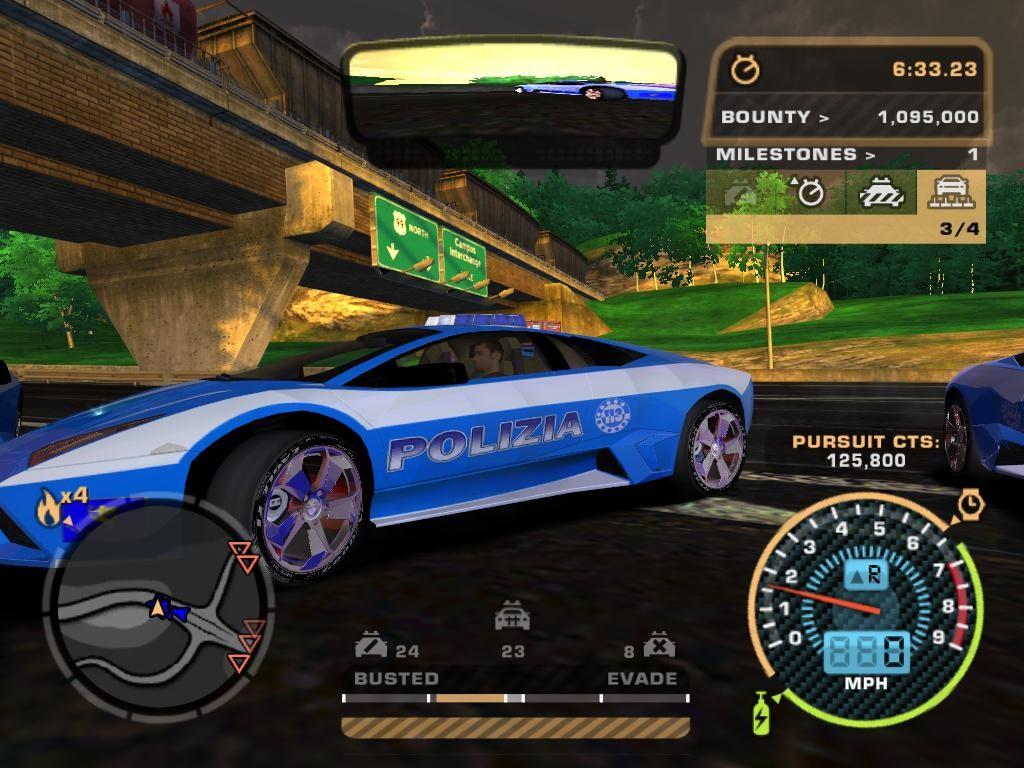Select the stopwatch milestone icon

[810, 193]
